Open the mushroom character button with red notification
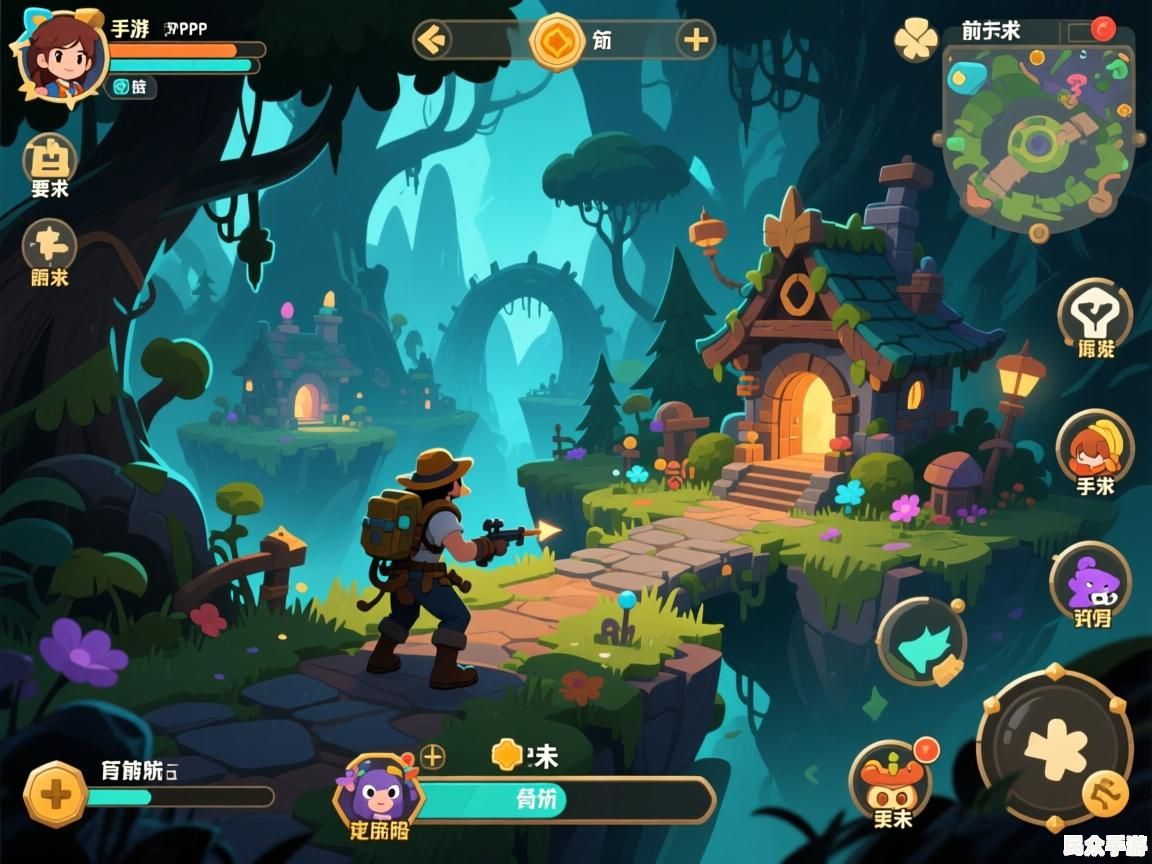 click(890, 783)
